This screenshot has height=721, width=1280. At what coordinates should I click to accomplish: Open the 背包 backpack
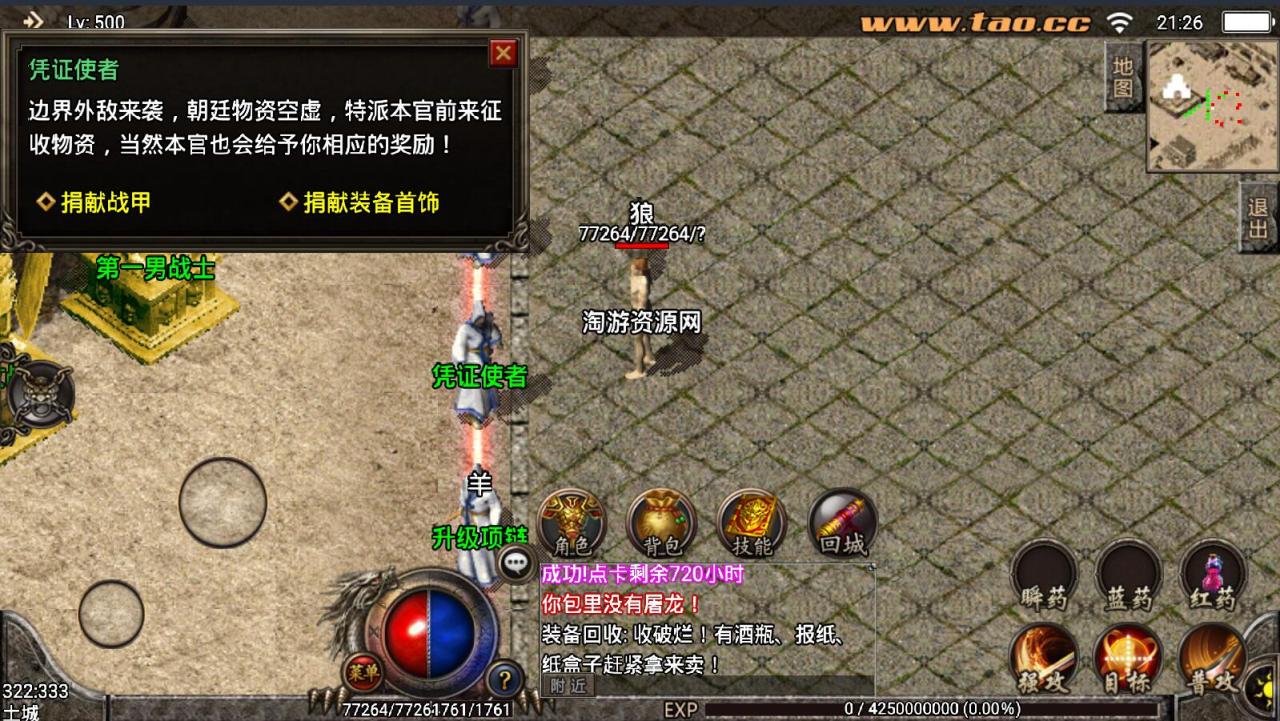coord(660,522)
